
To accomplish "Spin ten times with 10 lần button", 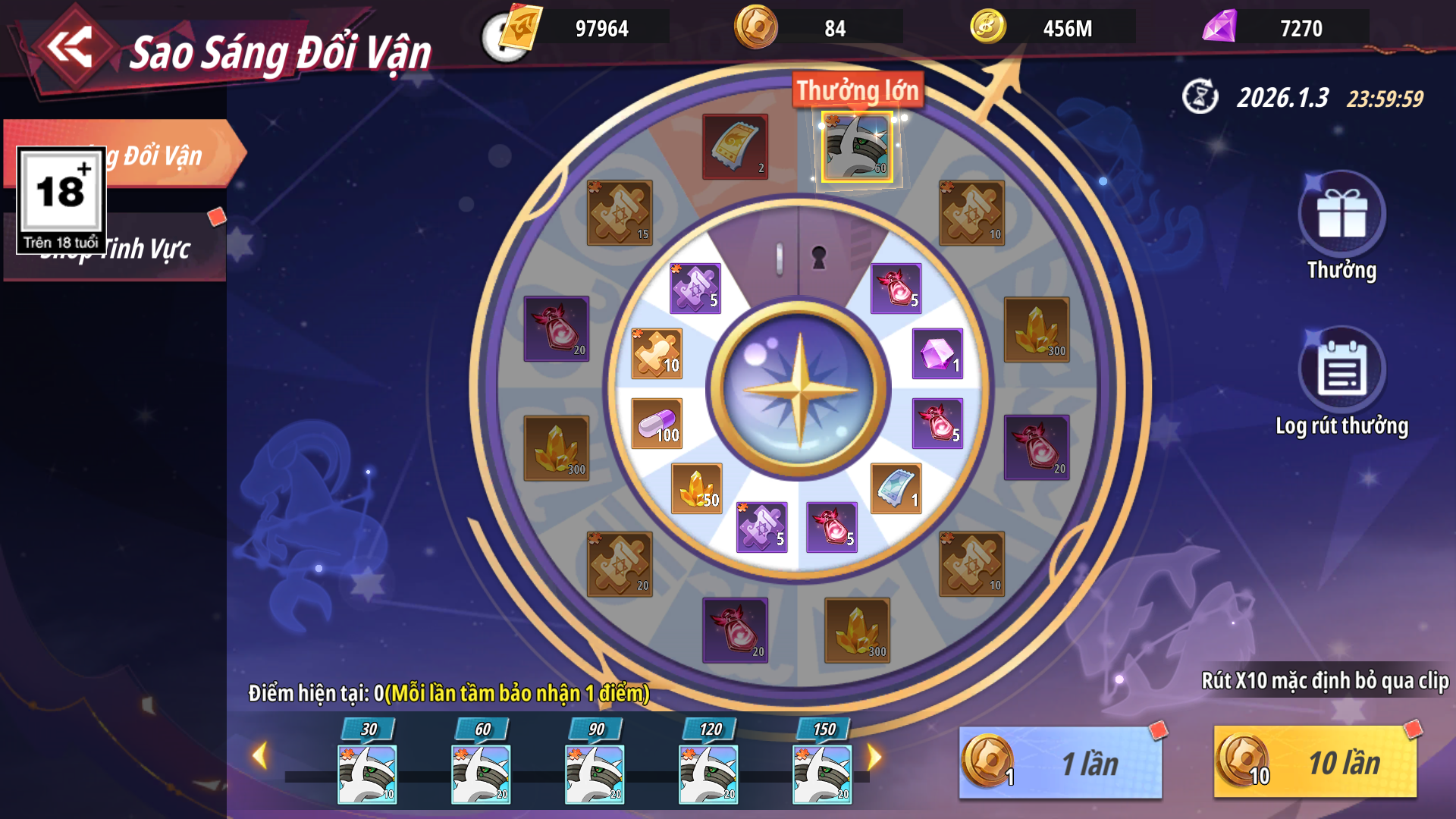I will pos(1315,763).
